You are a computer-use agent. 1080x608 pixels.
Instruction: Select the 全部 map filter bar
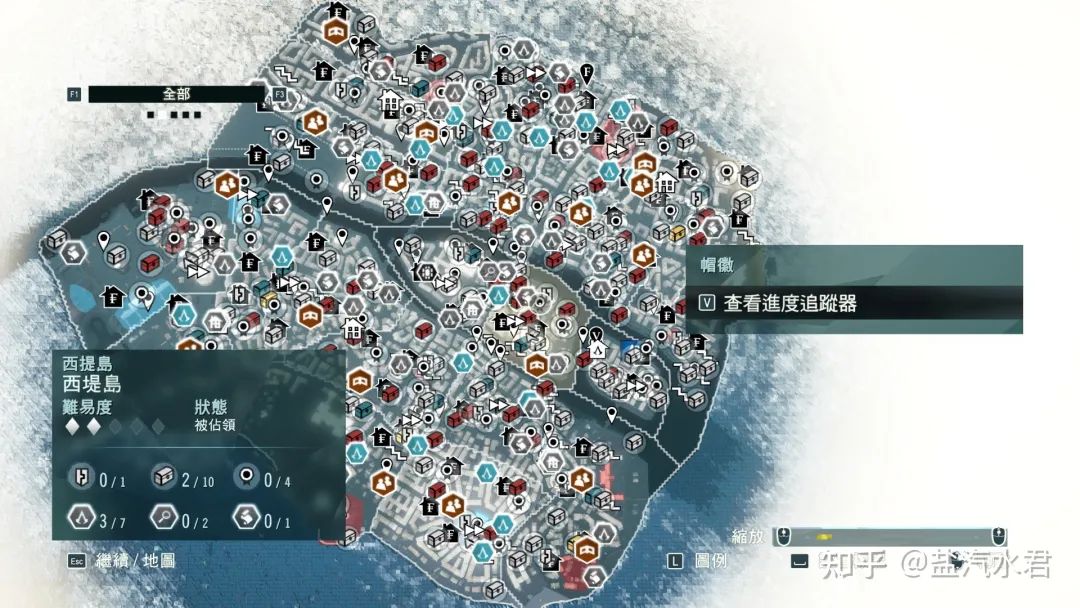coord(176,94)
